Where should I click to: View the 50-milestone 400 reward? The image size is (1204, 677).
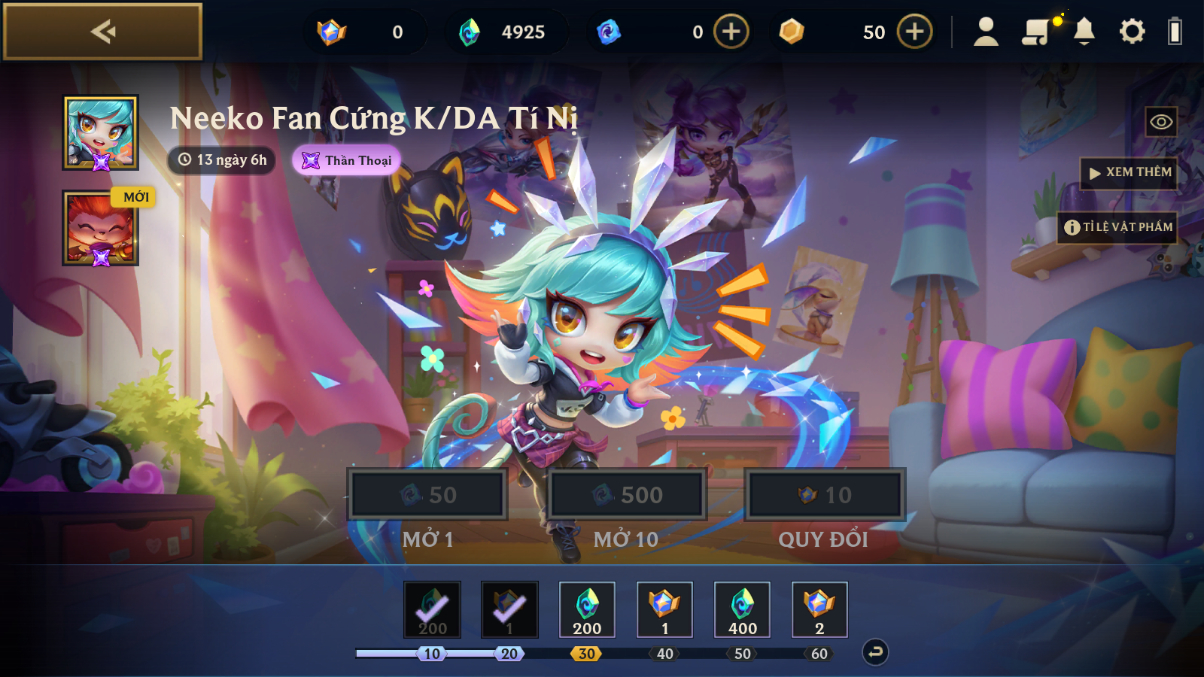point(742,610)
